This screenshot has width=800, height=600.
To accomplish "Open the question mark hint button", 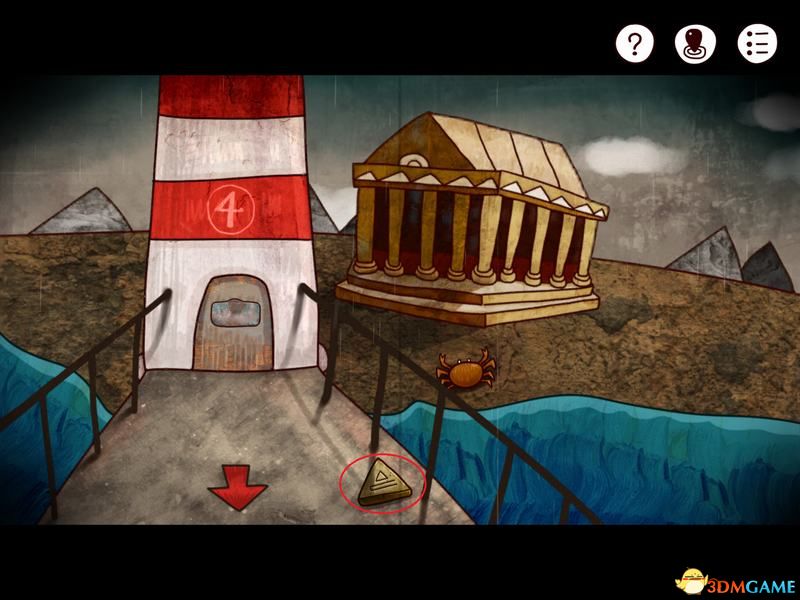I will pos(634,43).
